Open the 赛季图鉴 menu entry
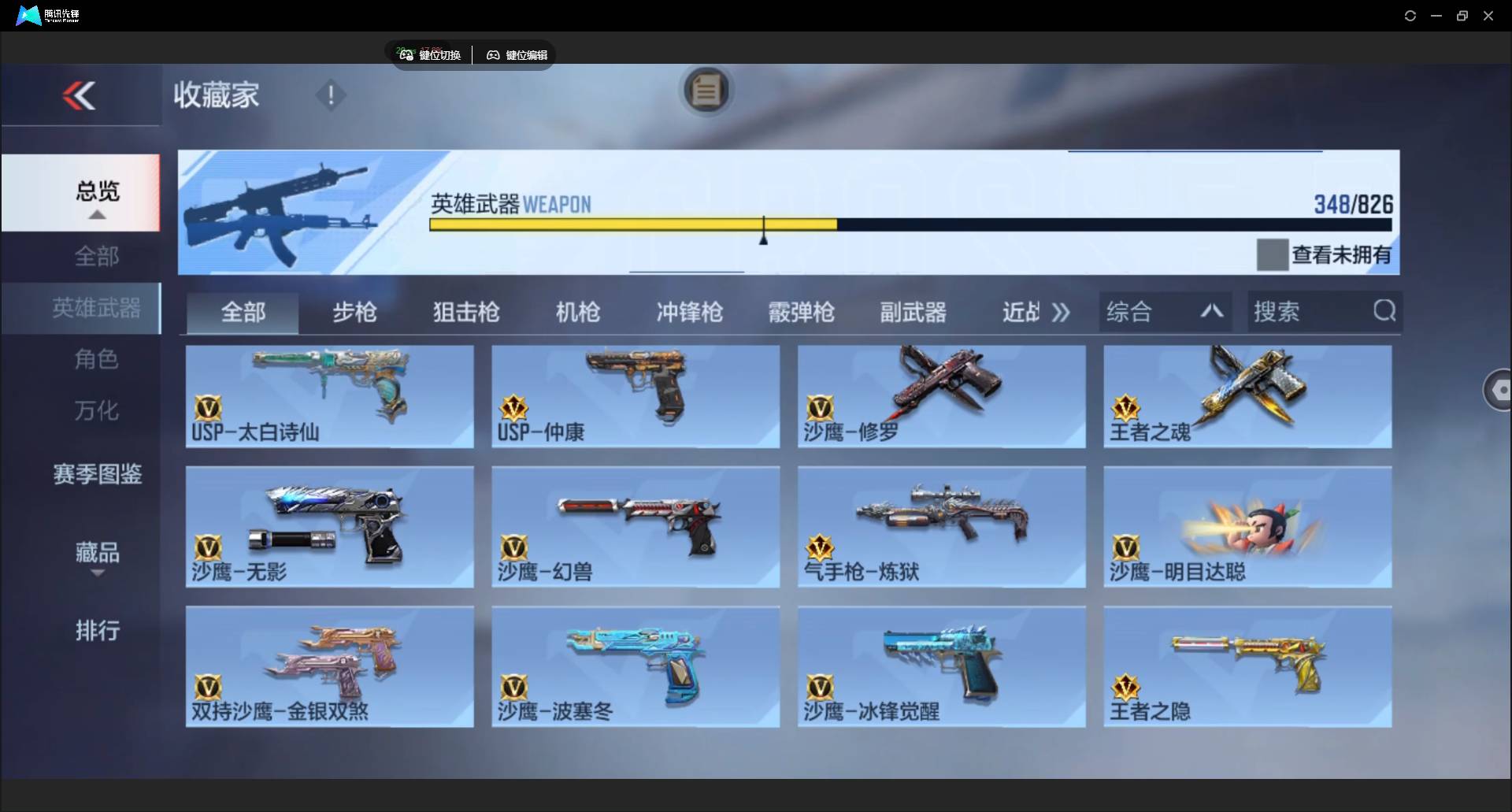The width and height of the screenshot is (1512, 812). coord(96,474)
